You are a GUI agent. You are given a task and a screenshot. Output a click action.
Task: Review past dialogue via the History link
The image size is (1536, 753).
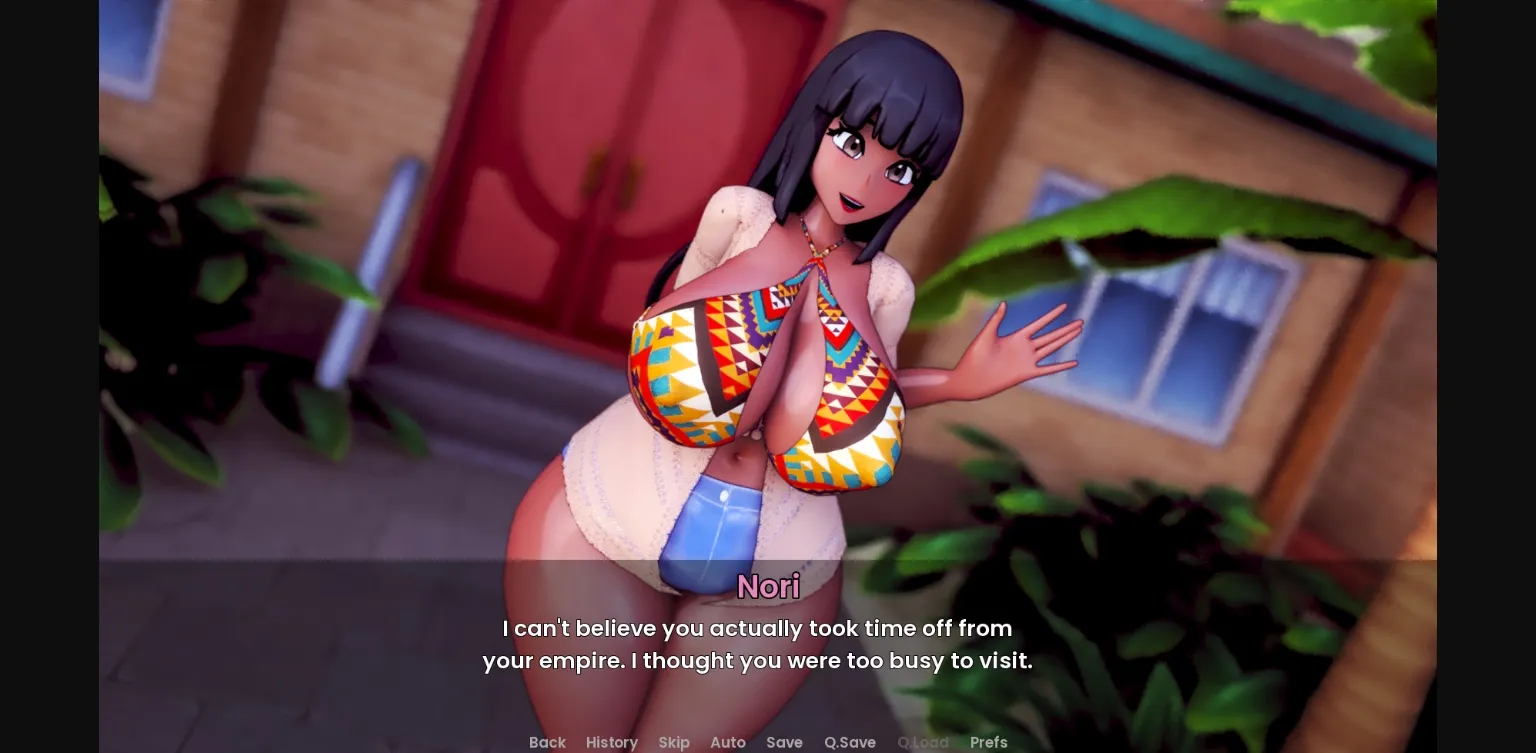point(611,742)
